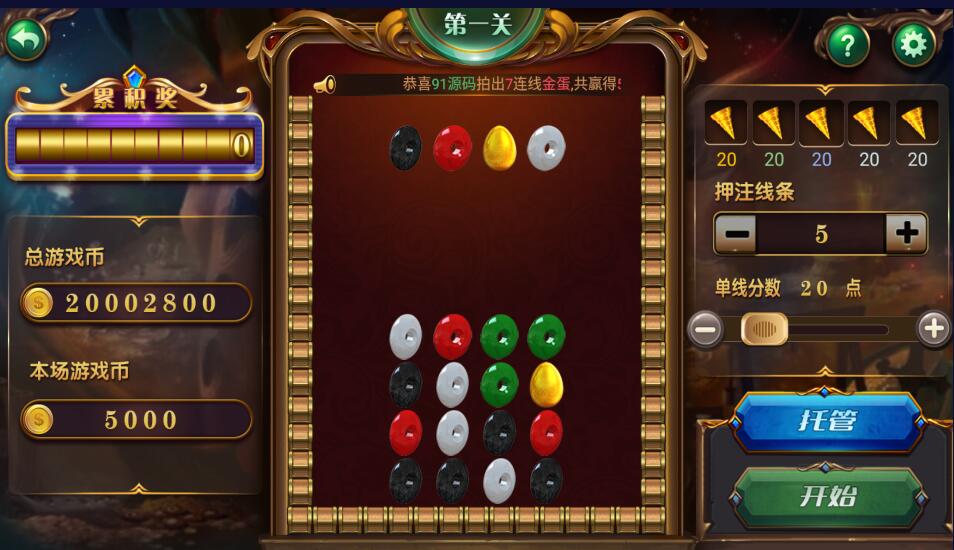Raise single-line score with round plus button
The width and height of the screenshot is (954, 550).
point(933,329)
